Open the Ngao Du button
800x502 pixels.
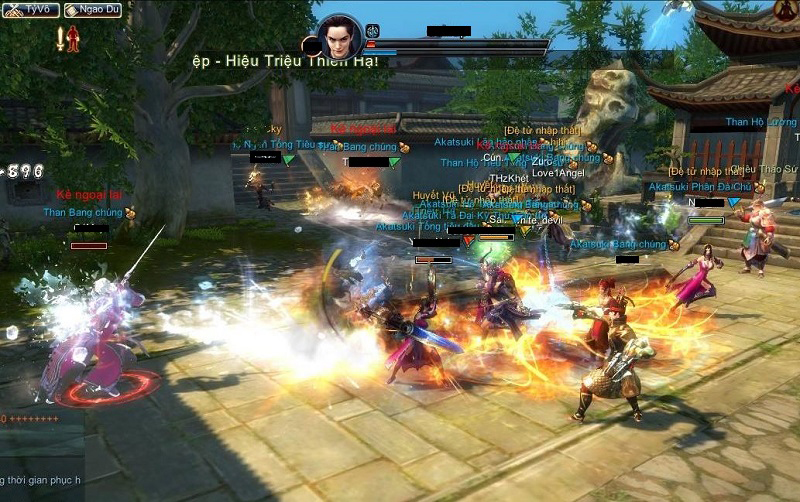93,10
